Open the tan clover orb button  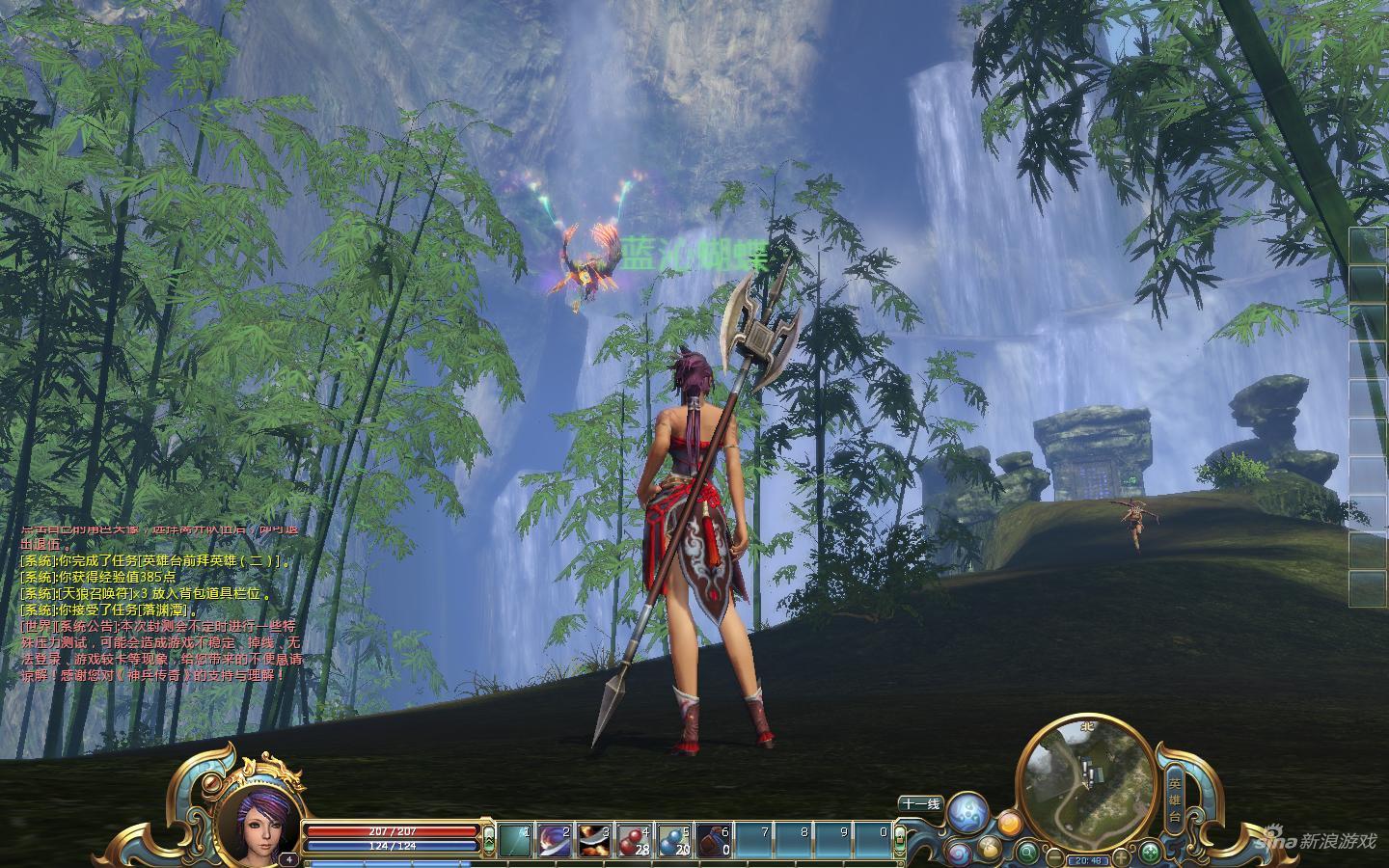(x=989, y=848)
